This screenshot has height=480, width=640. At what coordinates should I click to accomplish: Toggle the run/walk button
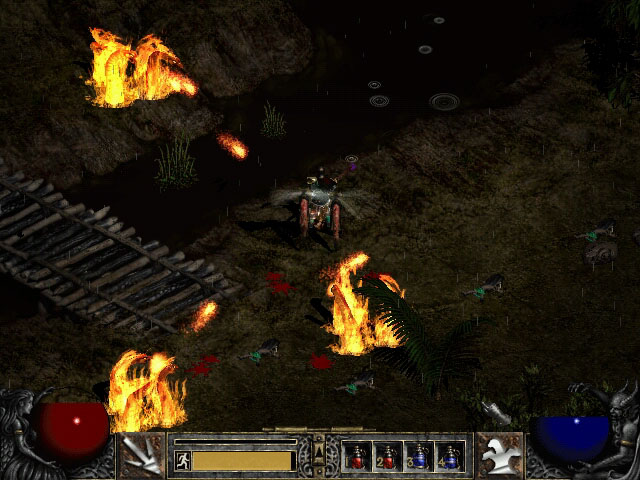(183, 460)
